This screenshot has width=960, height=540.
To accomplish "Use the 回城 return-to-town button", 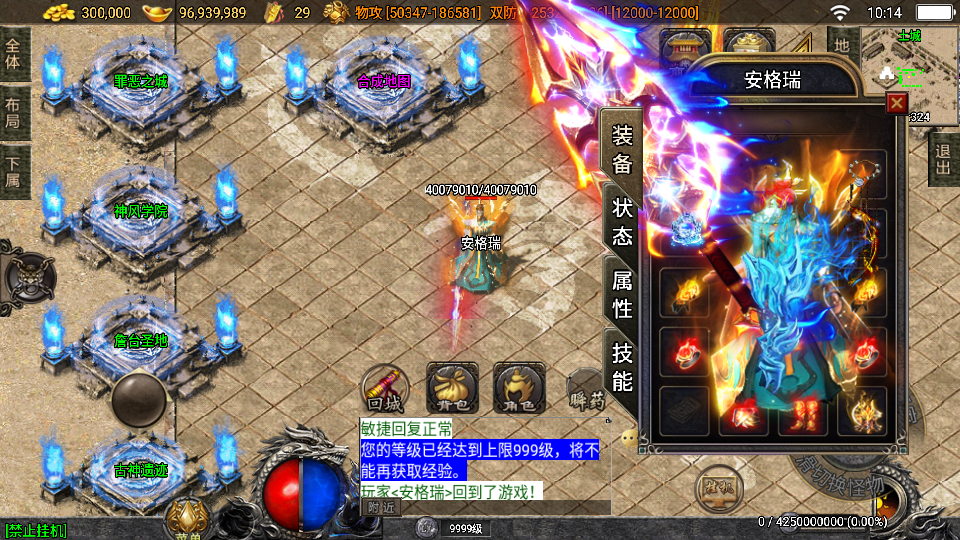I will pos(385,388).
